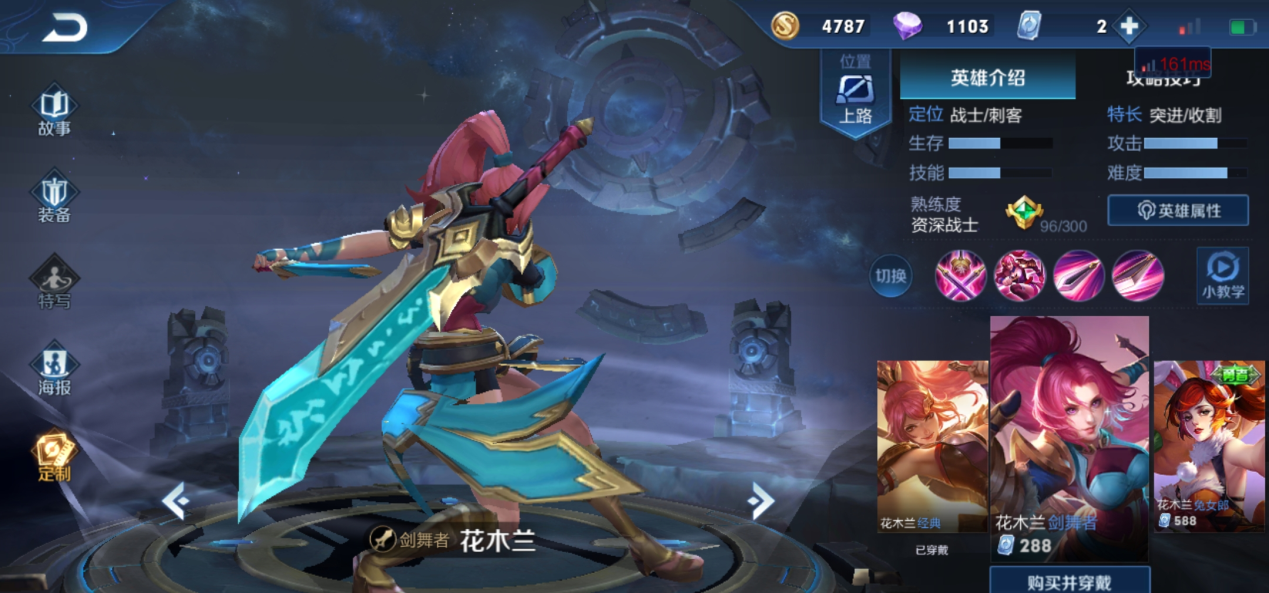The width and height of the screenshot is (1269, 593).
Task: Open the 故事 story section
Action: pyautogui.click(x=54, y=112)
